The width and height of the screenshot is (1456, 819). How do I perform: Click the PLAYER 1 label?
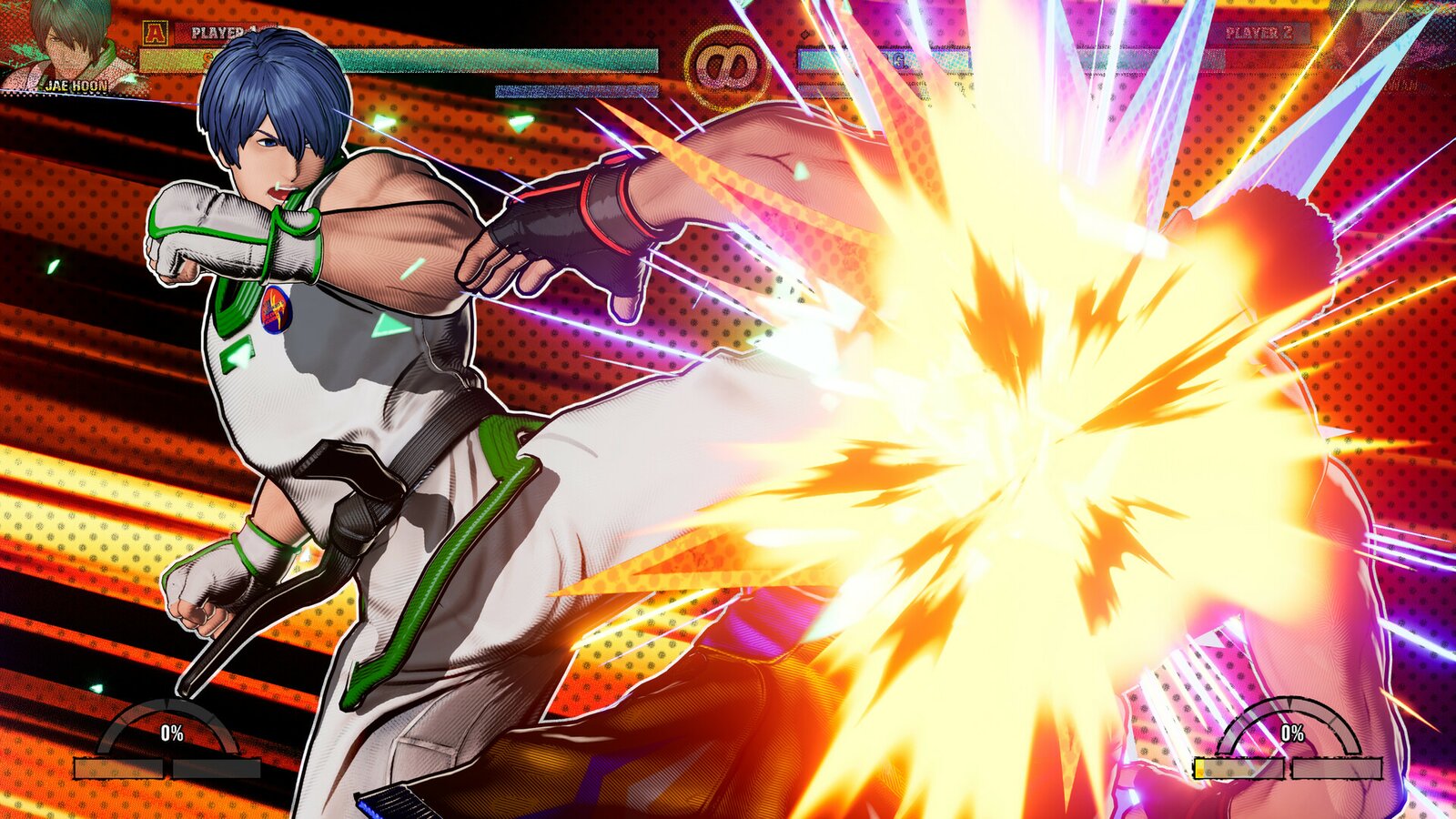218,32
